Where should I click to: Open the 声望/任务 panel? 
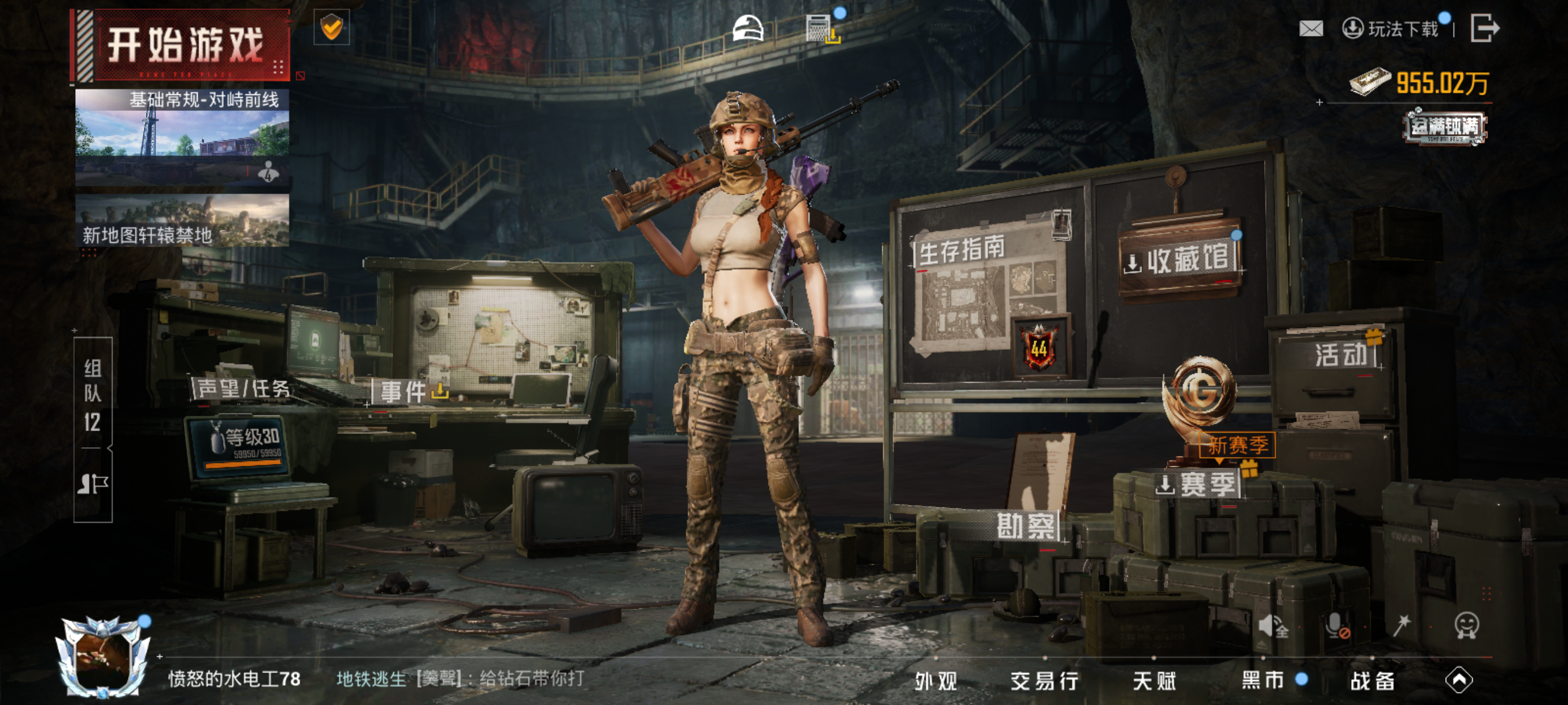tap(242, 389)
